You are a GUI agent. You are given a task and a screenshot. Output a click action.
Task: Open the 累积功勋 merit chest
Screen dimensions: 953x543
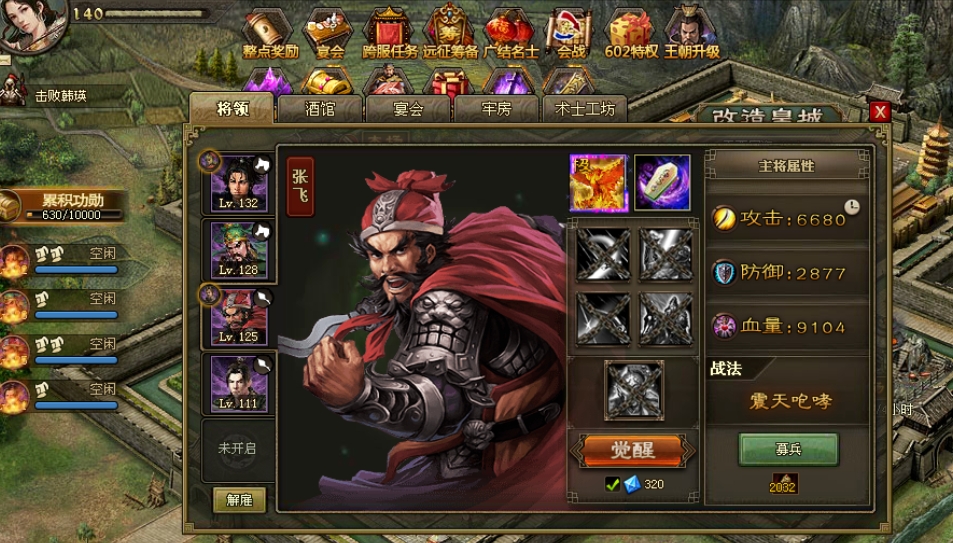click(12, 207)
